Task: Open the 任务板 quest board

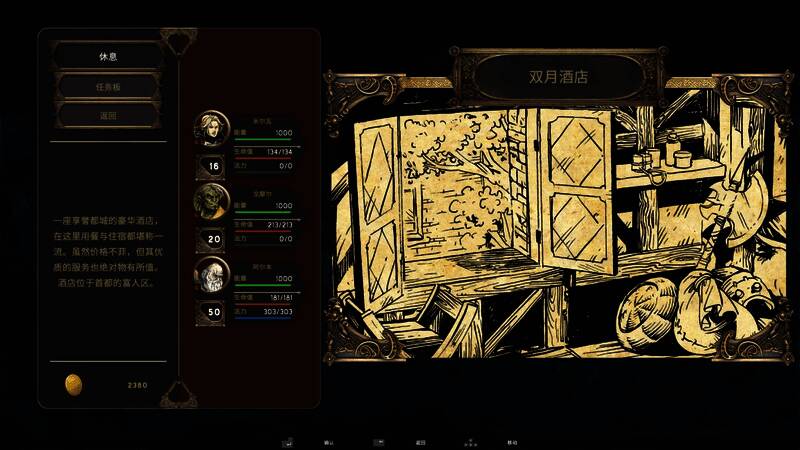Action: (107, 86)
